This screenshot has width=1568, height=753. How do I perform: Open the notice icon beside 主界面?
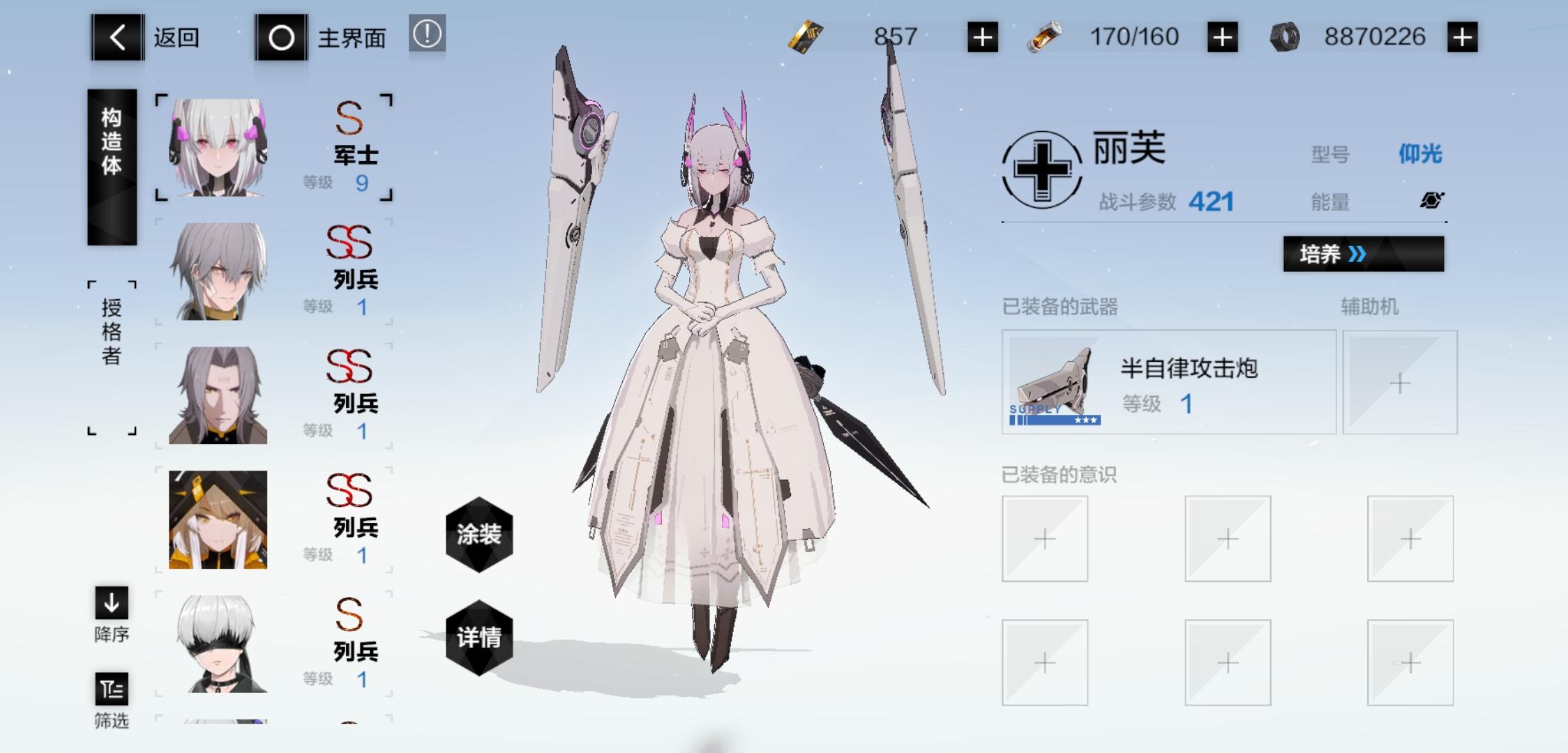click(x=427, y=35)
